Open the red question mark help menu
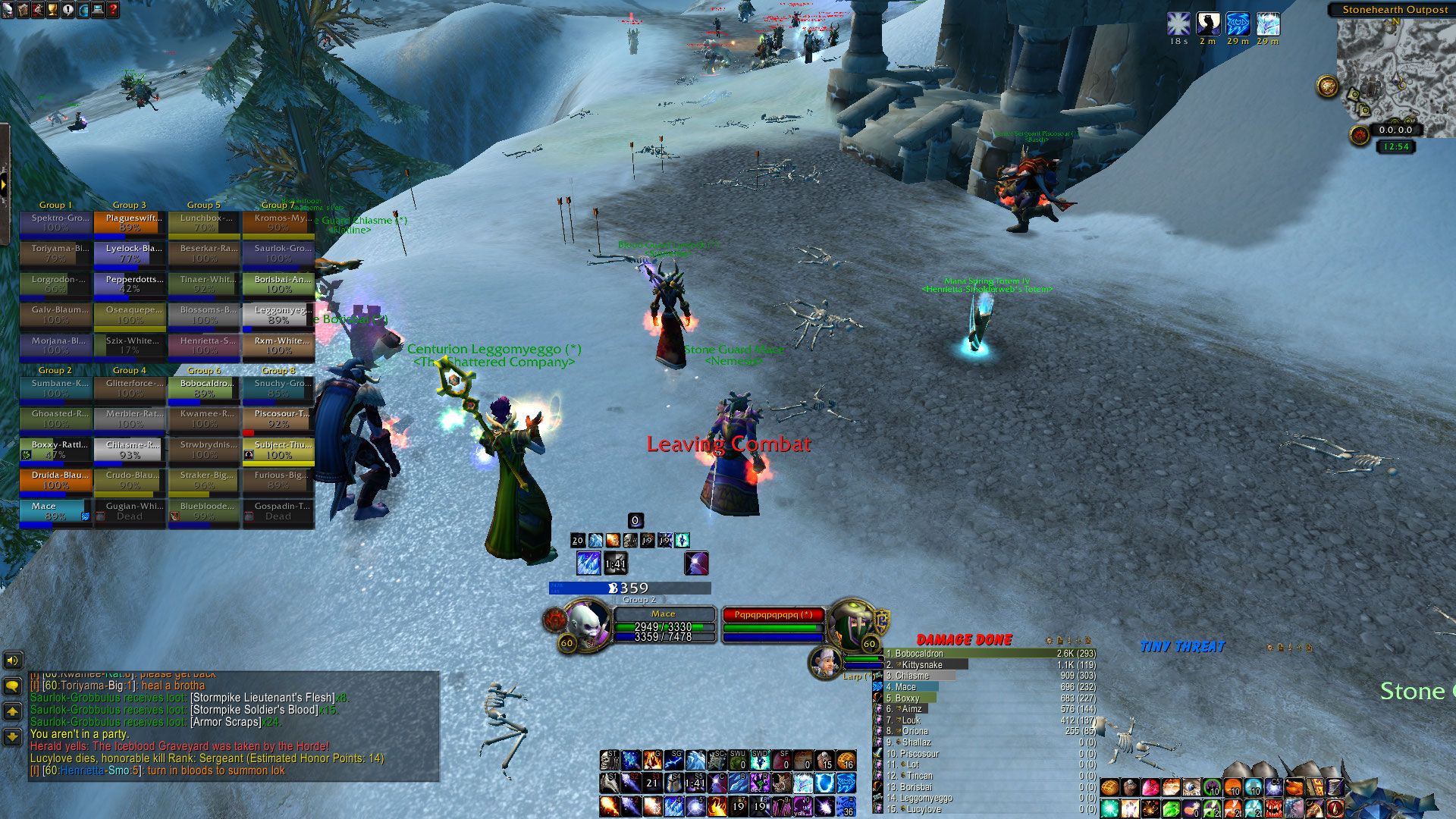1456x819 pixels. tap(113, 9)
